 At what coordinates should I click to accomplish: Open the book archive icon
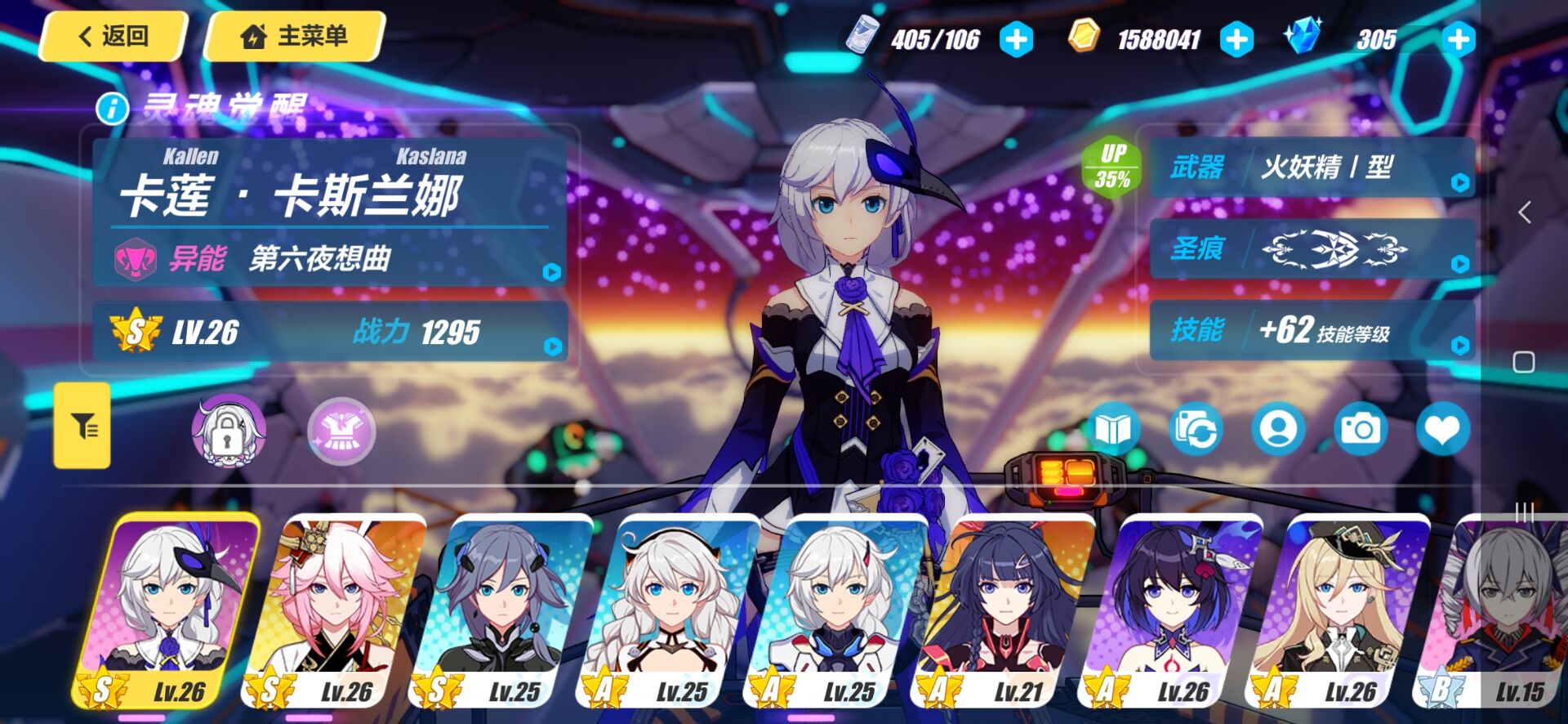1114,429
